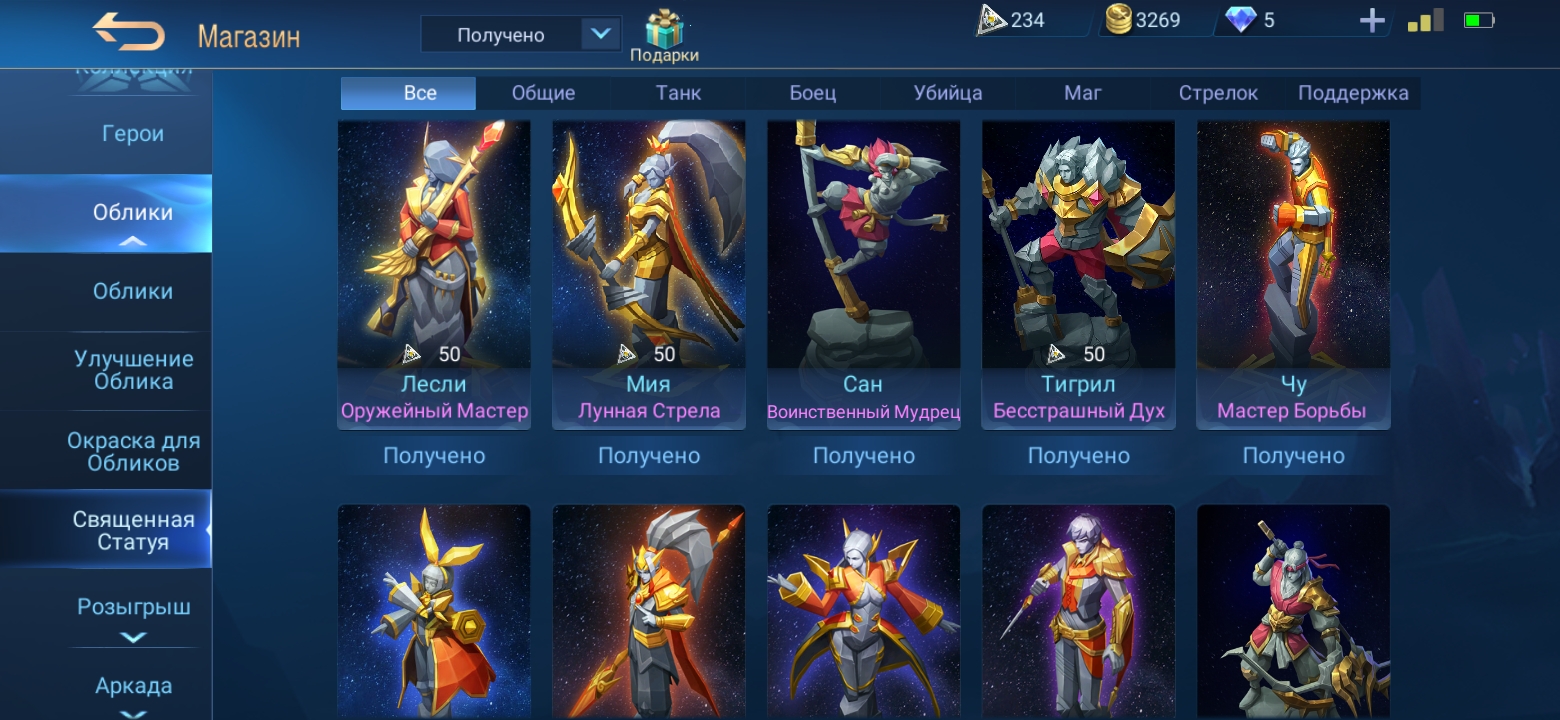Screen dimensions: 1560x720
Task: Switch to the Танк tab
Action: (x=678, y=93)
